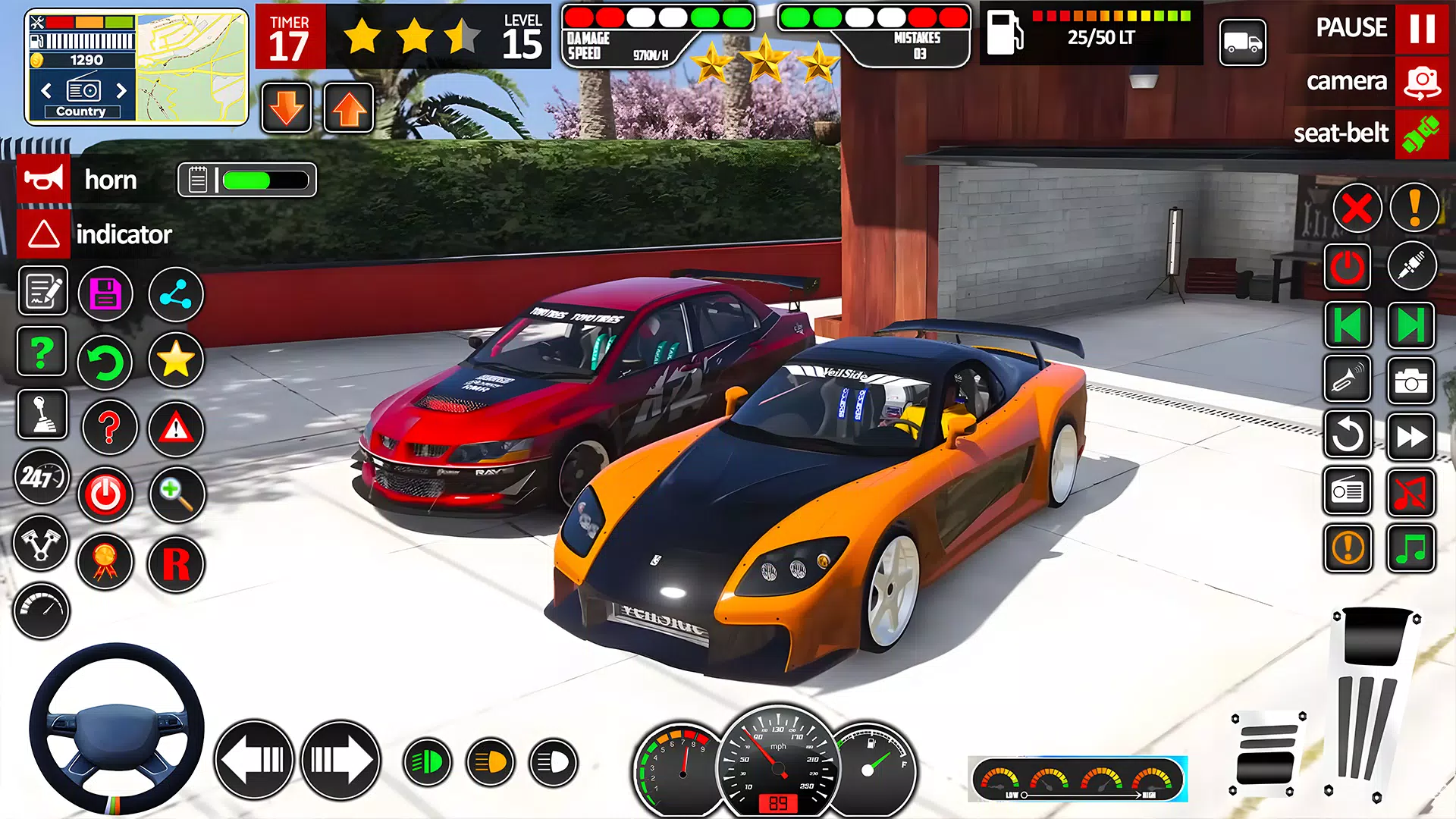Tap the restart level icon on right panel

tap(1348, 436)
